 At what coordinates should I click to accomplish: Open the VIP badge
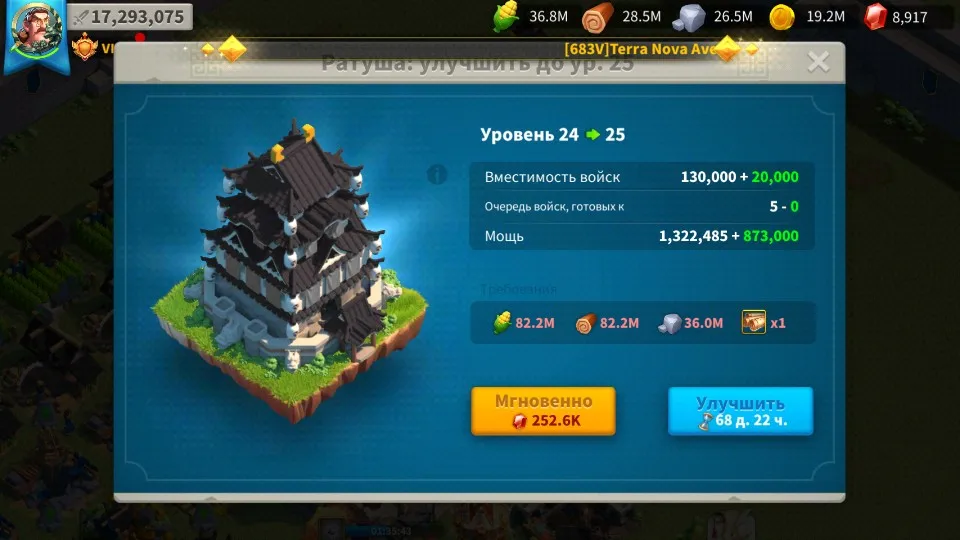[x=86, y=46]
